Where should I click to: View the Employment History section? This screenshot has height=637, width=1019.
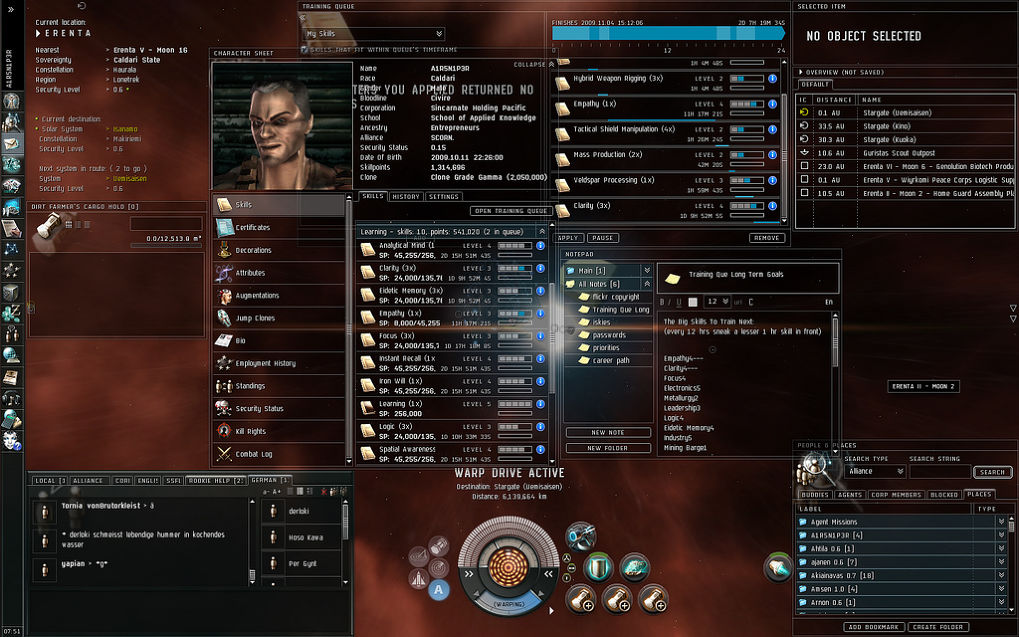point(265,363)
